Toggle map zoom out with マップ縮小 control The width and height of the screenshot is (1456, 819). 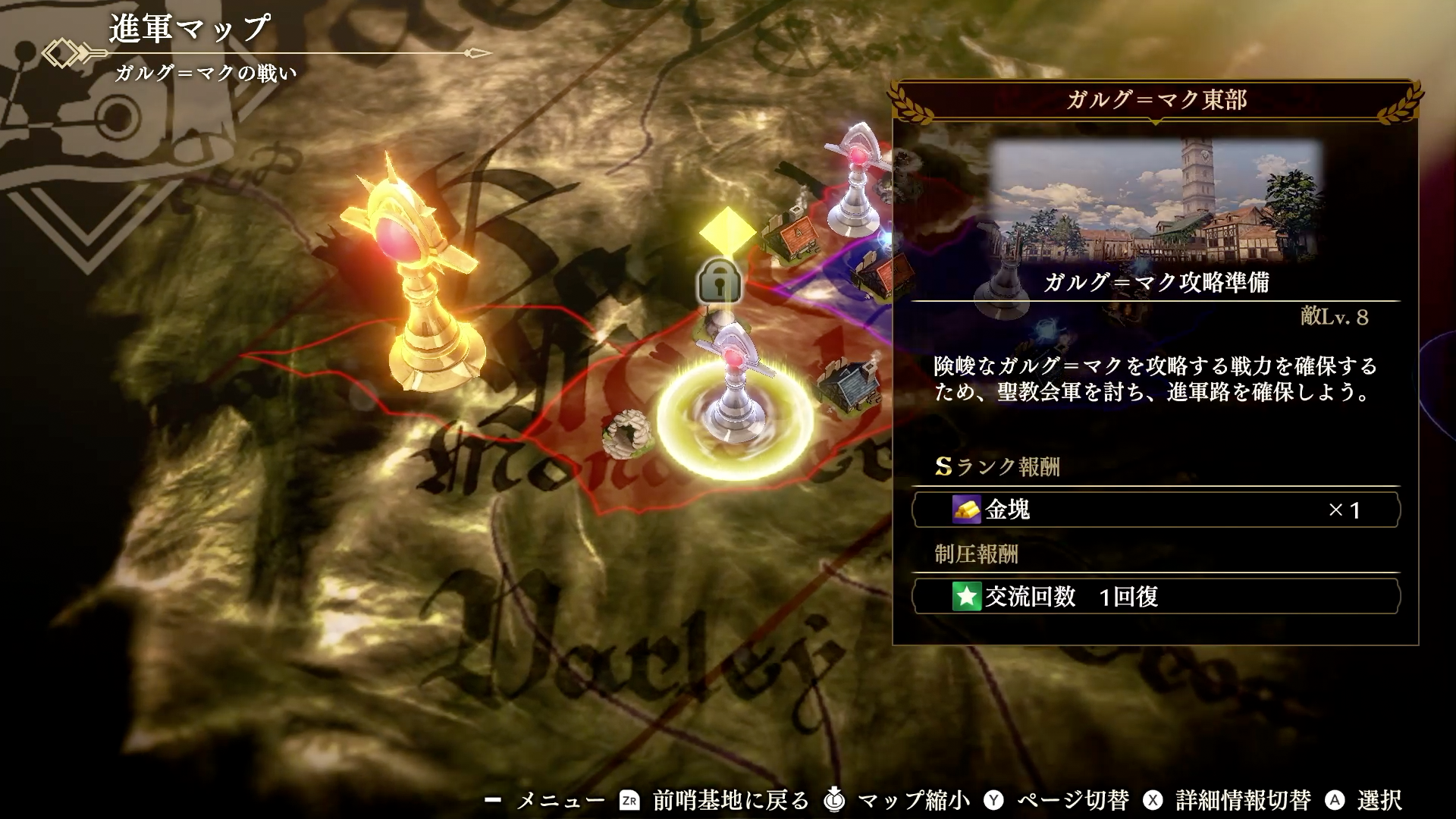pos(833,798)
